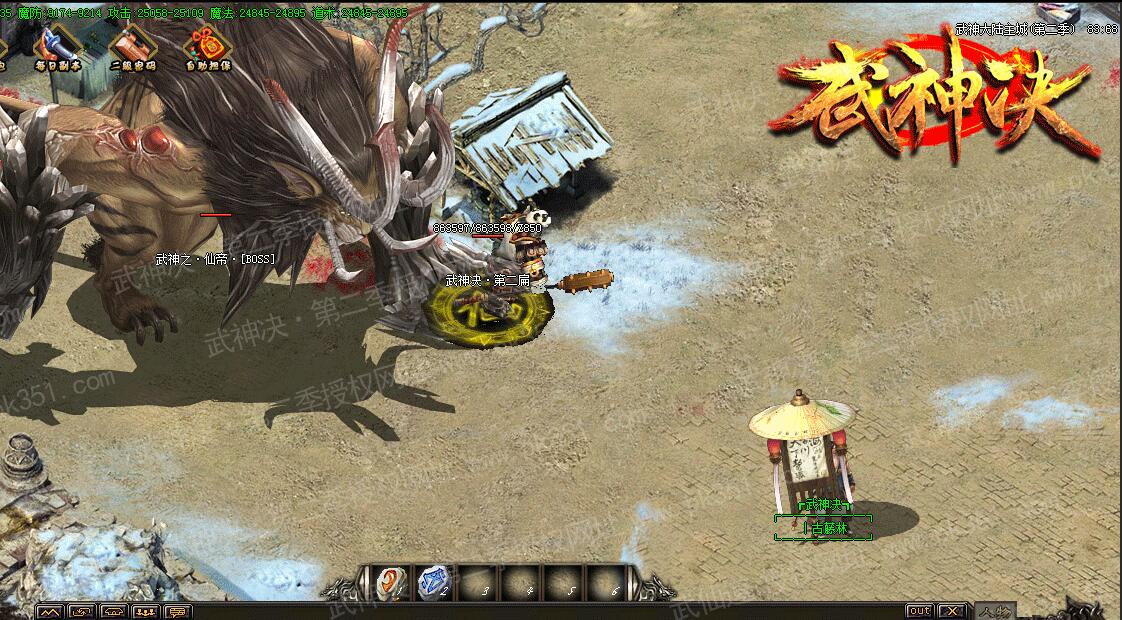
Task: Open the 自助担保 red pouch icon
Action: pos(207,45)
